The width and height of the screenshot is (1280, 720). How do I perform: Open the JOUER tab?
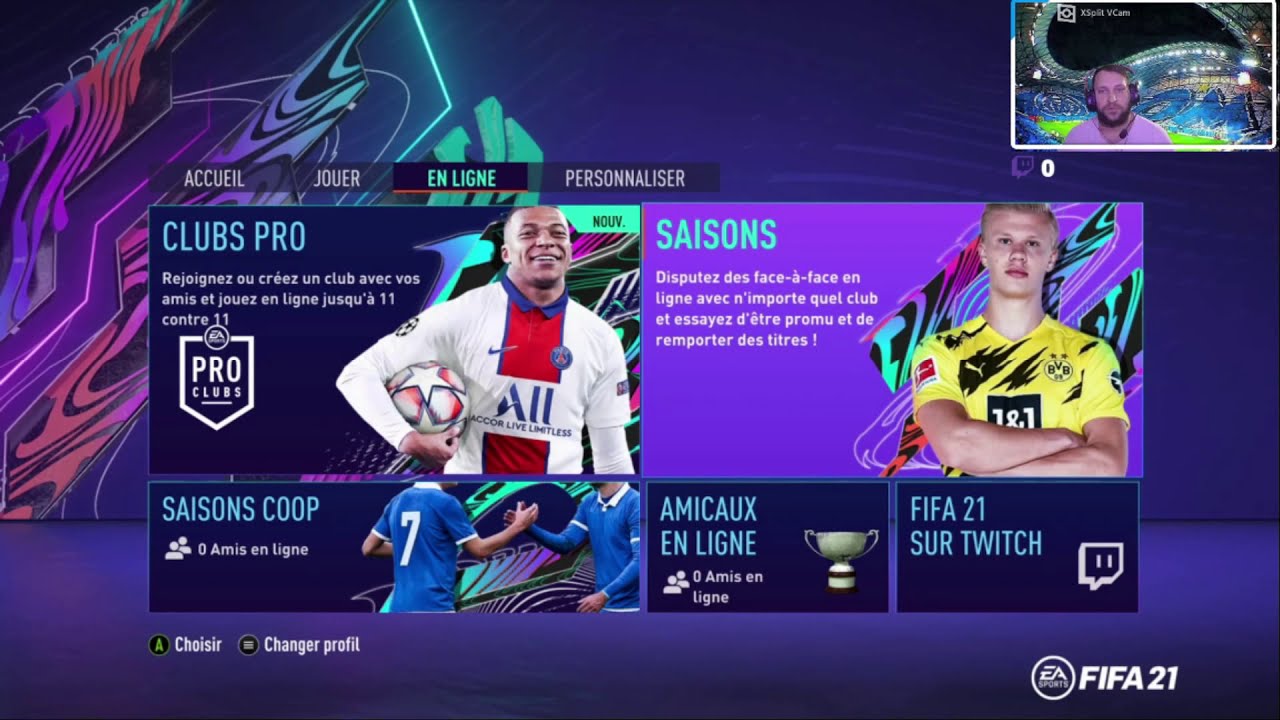[336, 178]
